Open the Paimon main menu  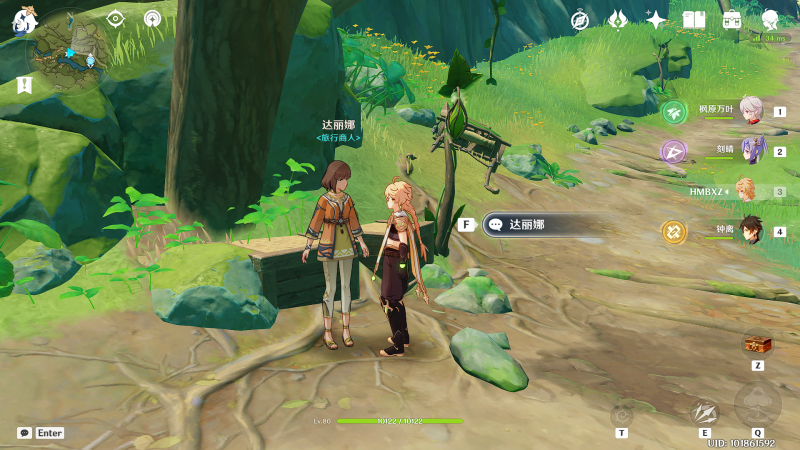pyautogui.click(x=23, y=21)
